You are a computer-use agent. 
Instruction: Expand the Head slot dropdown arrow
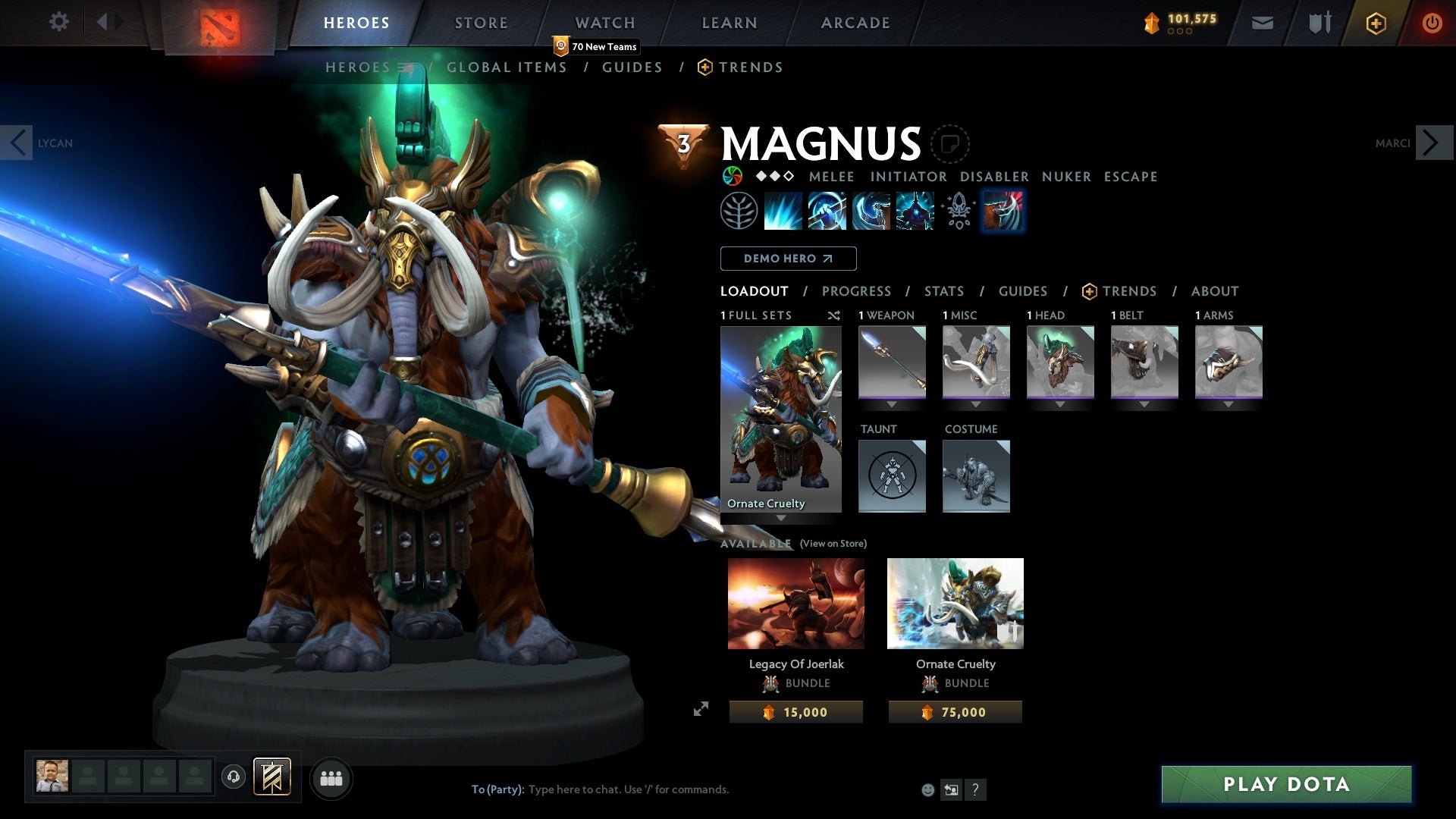[1060, 403]
